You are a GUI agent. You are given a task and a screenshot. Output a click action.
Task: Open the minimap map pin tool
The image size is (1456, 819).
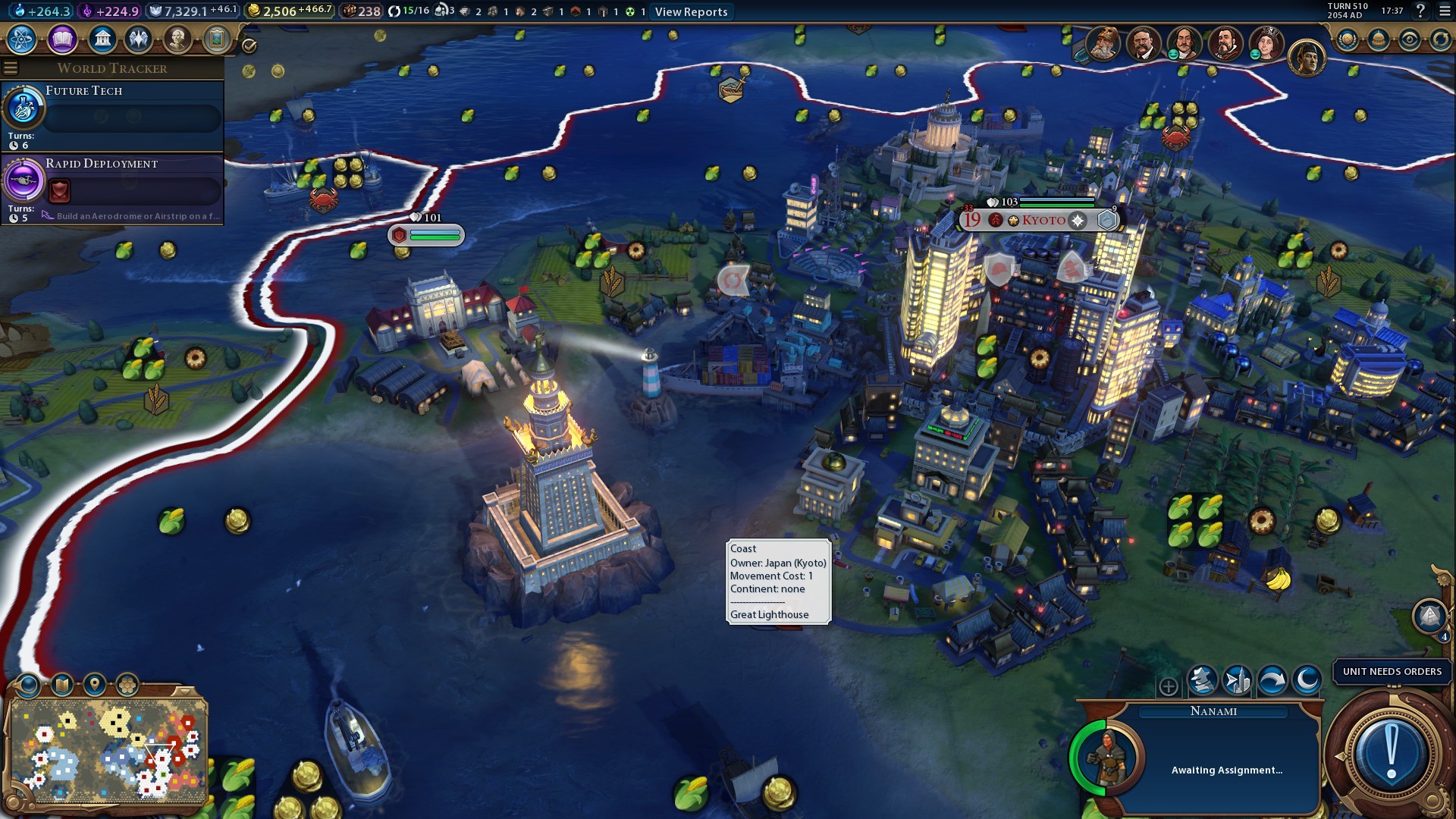94,685
